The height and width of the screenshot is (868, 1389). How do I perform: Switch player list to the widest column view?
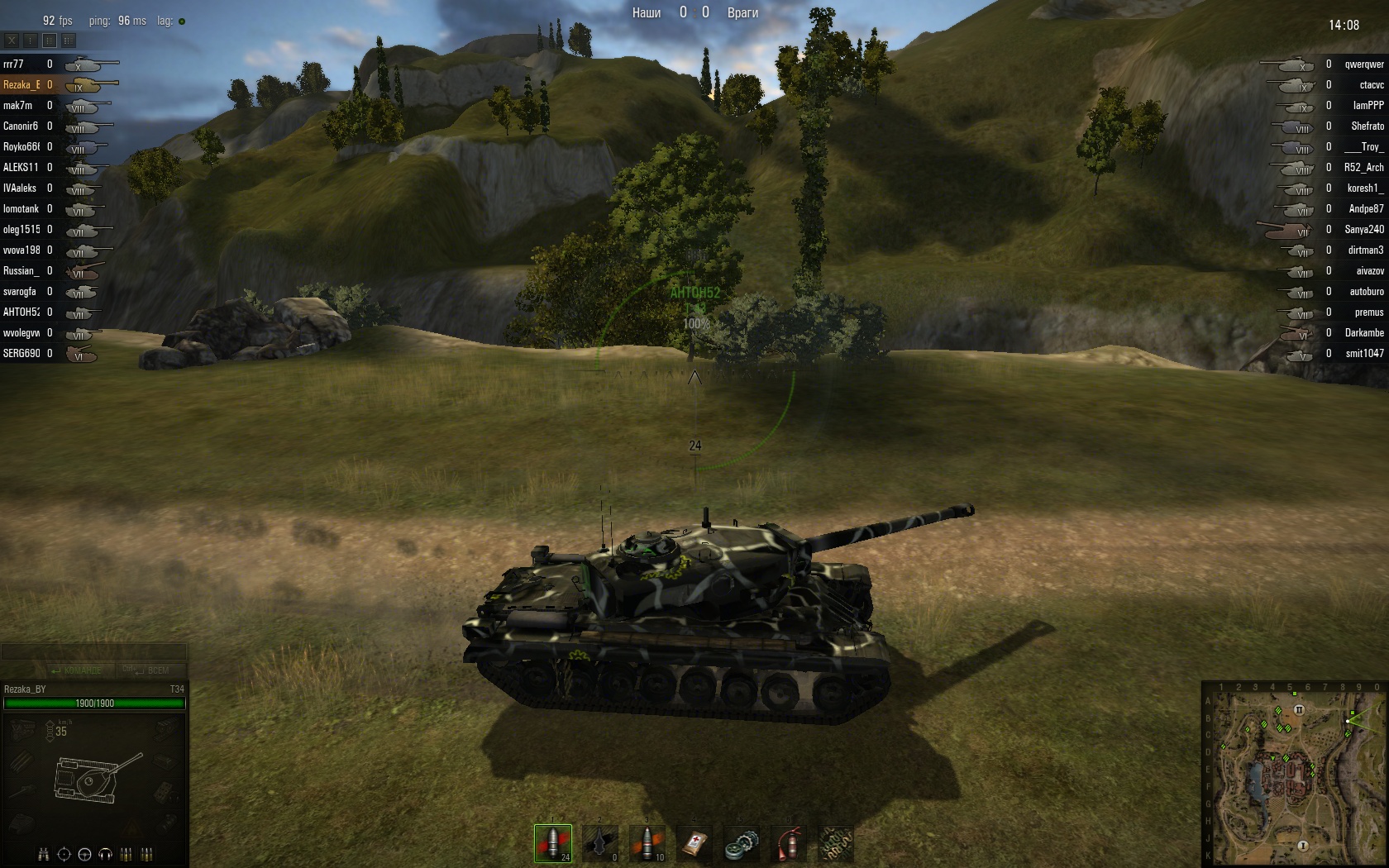pos(69,40)
